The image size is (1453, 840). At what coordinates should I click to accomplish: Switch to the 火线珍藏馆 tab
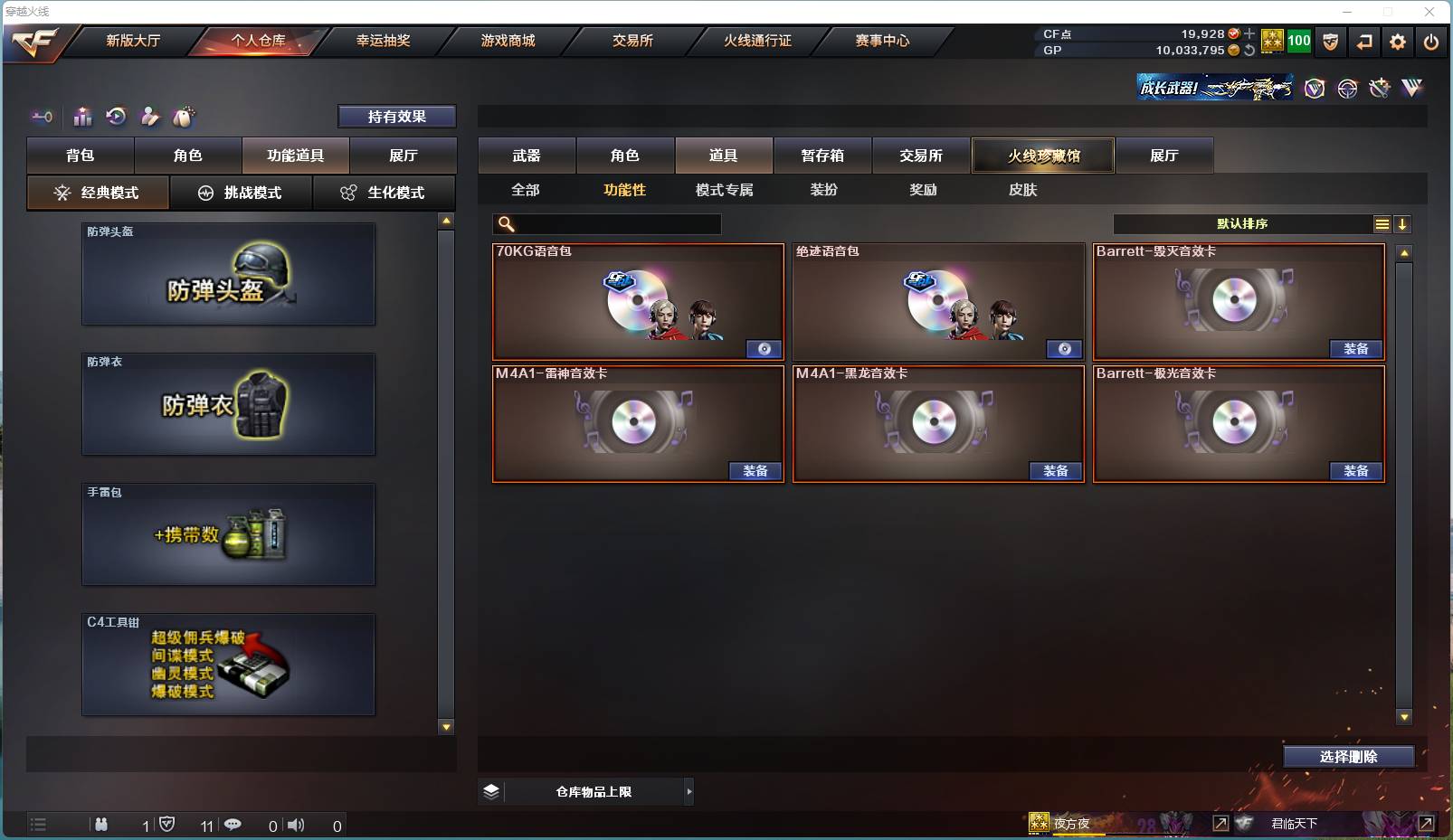pos(1043,155)
